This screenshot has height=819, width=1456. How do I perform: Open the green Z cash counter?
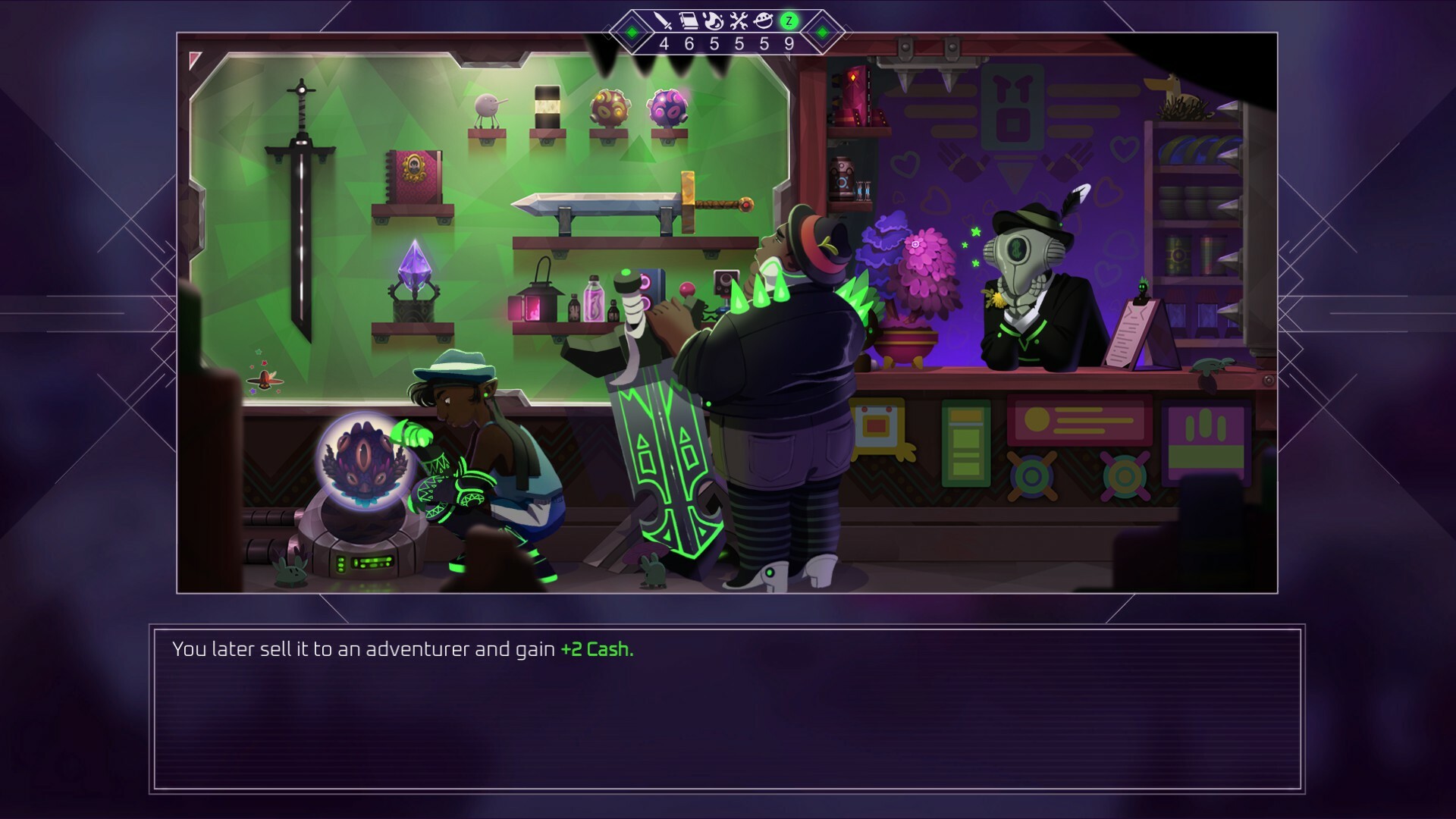click(x=788, y=21)
